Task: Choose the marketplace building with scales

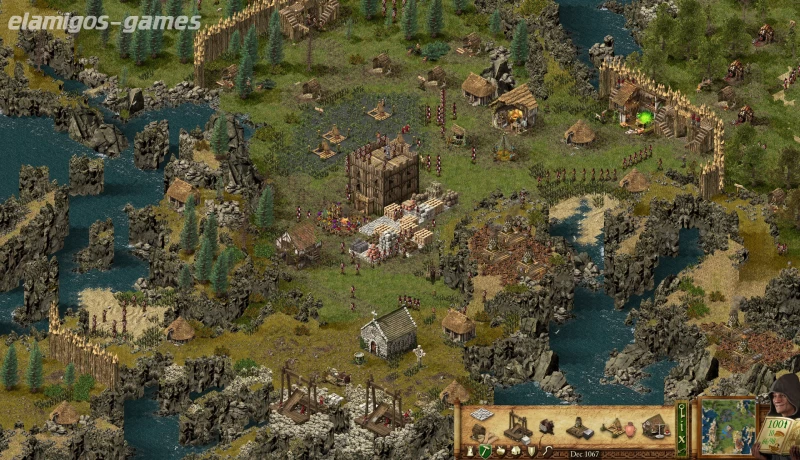Action: pyautogui.click(x=655, y=428)
